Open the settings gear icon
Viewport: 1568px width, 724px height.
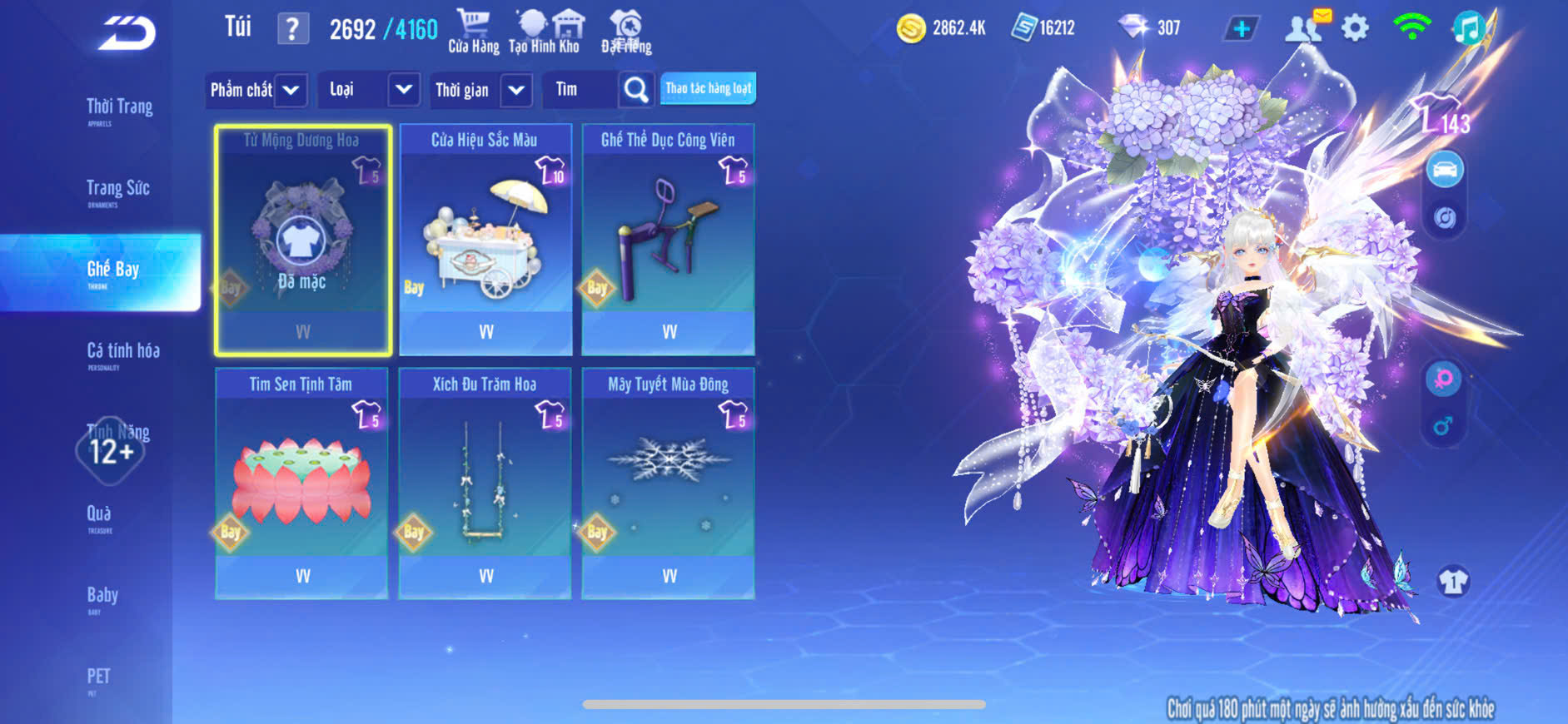point(1355,28)
